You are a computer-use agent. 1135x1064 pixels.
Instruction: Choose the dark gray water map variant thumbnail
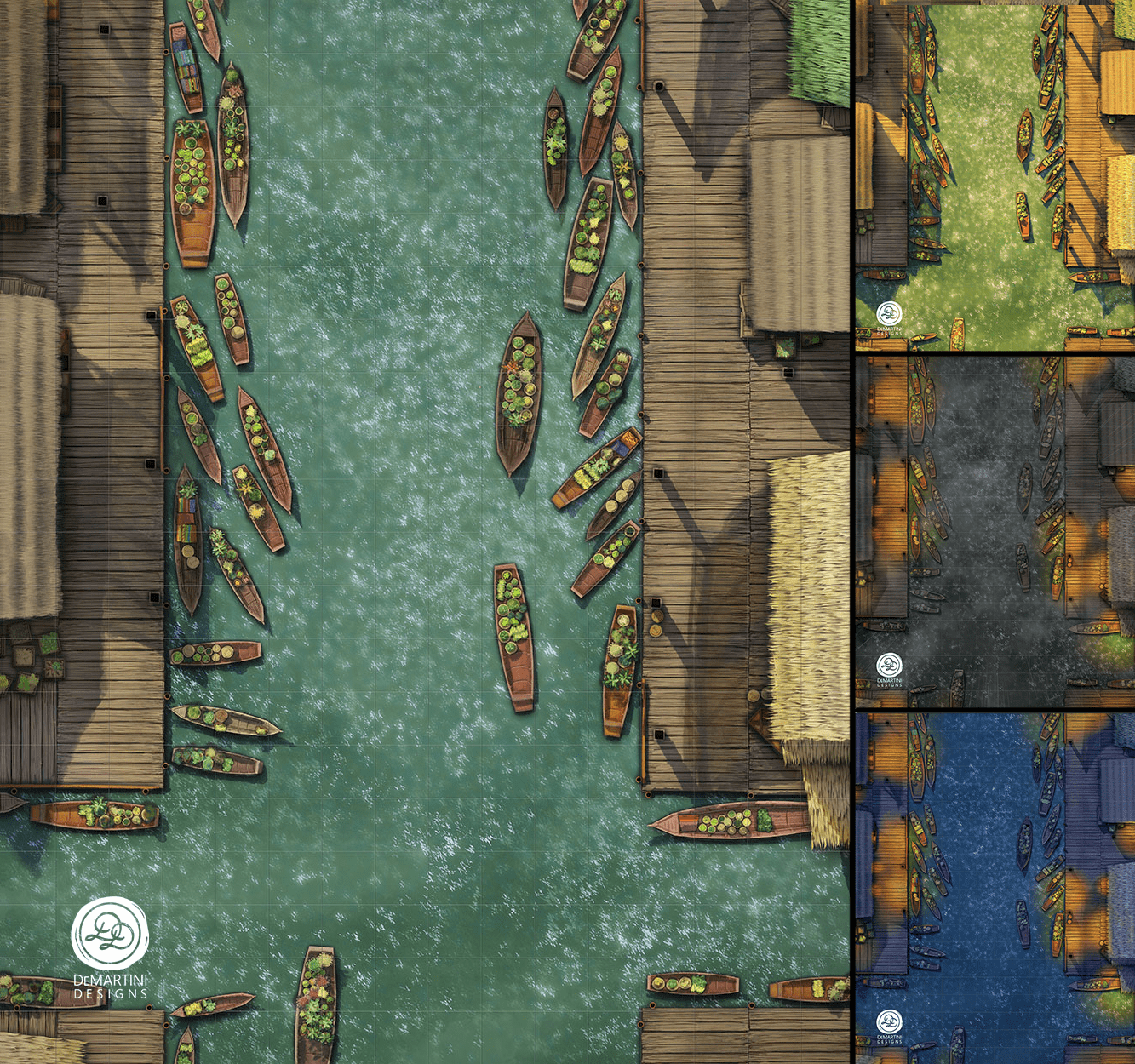pos(995,532)
